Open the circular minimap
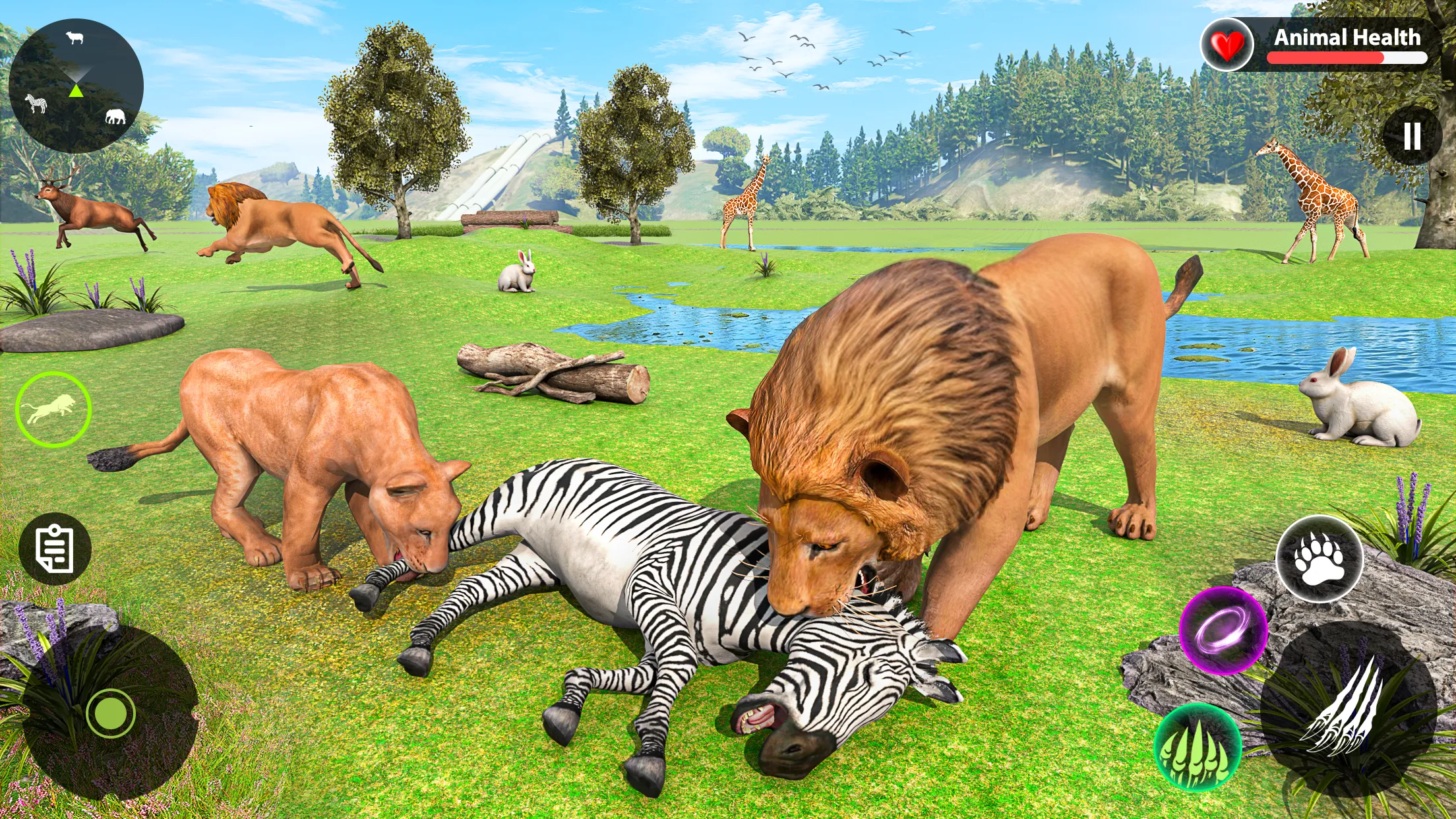This screenshot has height=819, width=1456. (x=76, y=86)
